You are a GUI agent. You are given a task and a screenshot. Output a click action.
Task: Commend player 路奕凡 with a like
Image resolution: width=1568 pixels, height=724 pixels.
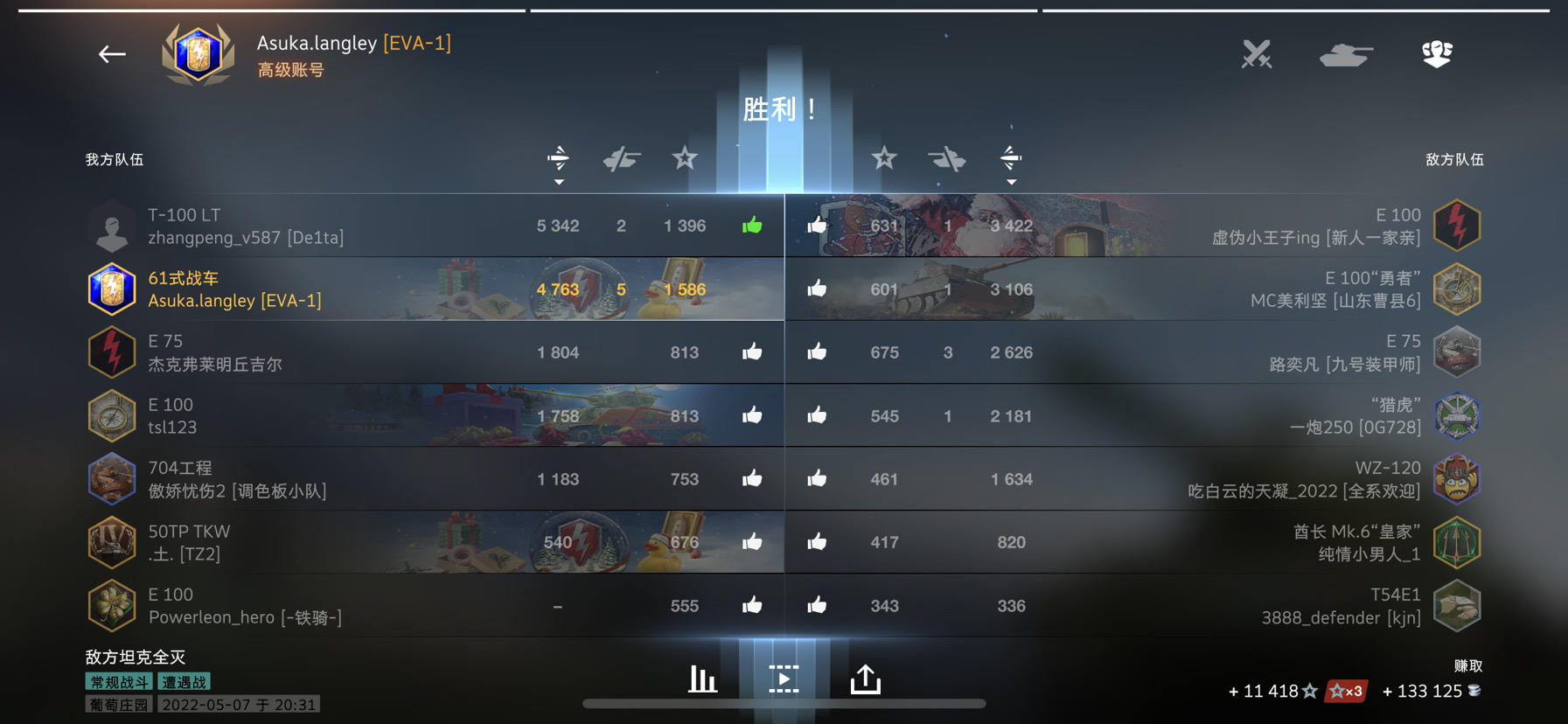816,352
